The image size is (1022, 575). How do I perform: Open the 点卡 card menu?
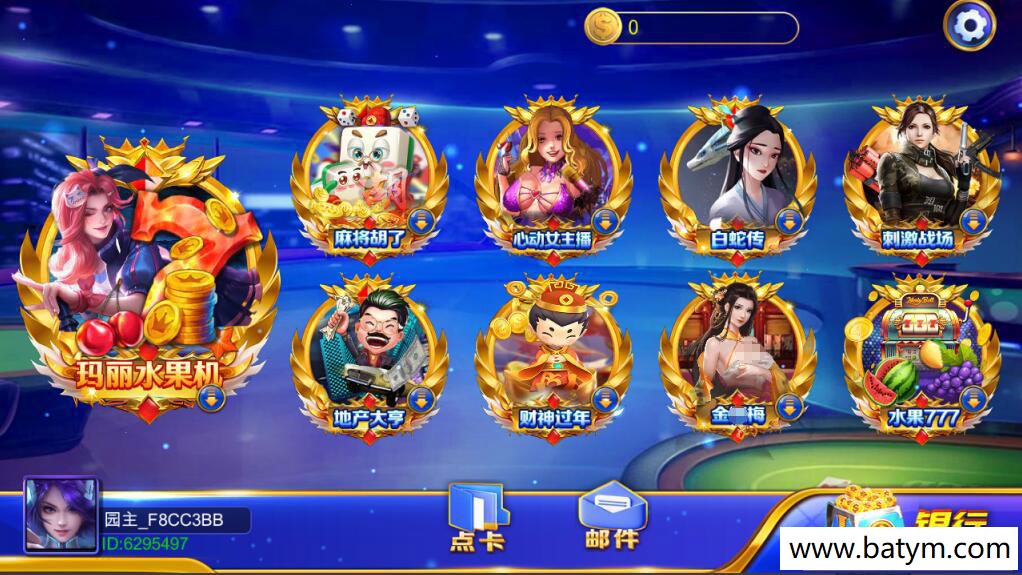pyautogui.click(x=477, y=517)
